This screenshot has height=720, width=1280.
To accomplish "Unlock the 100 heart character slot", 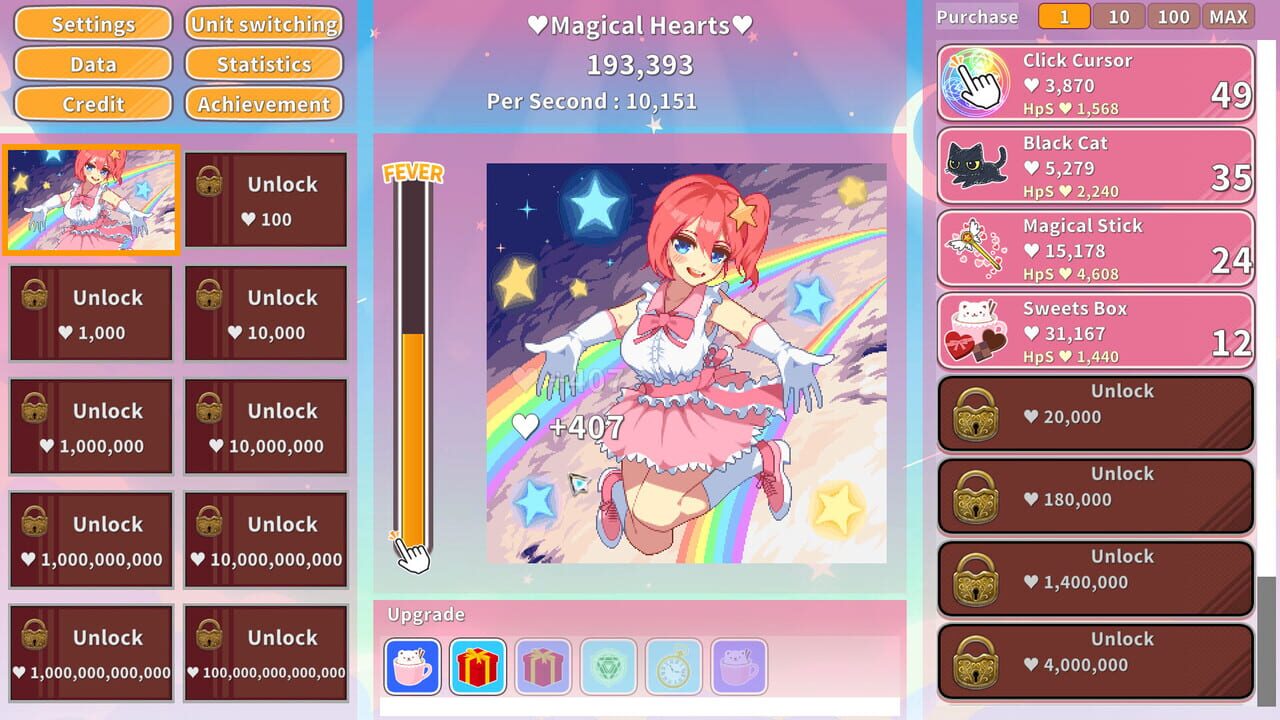I will (x=264, y=199).
